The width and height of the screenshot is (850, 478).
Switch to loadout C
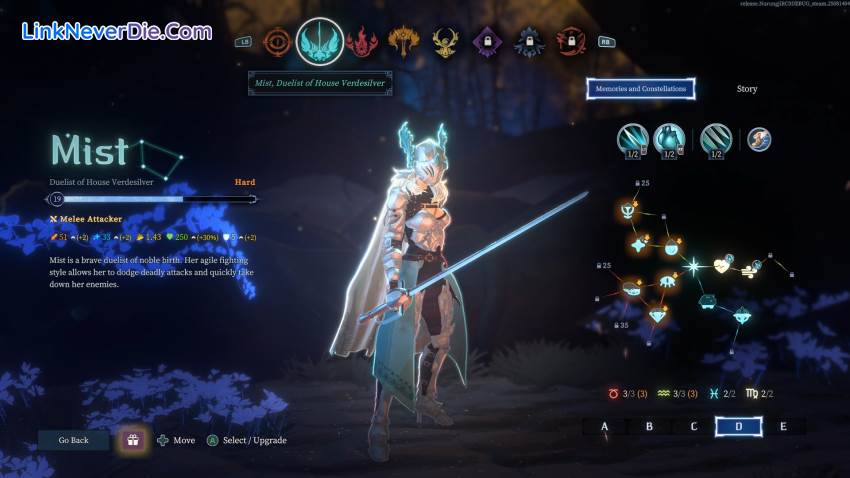(x=694, y=427)
